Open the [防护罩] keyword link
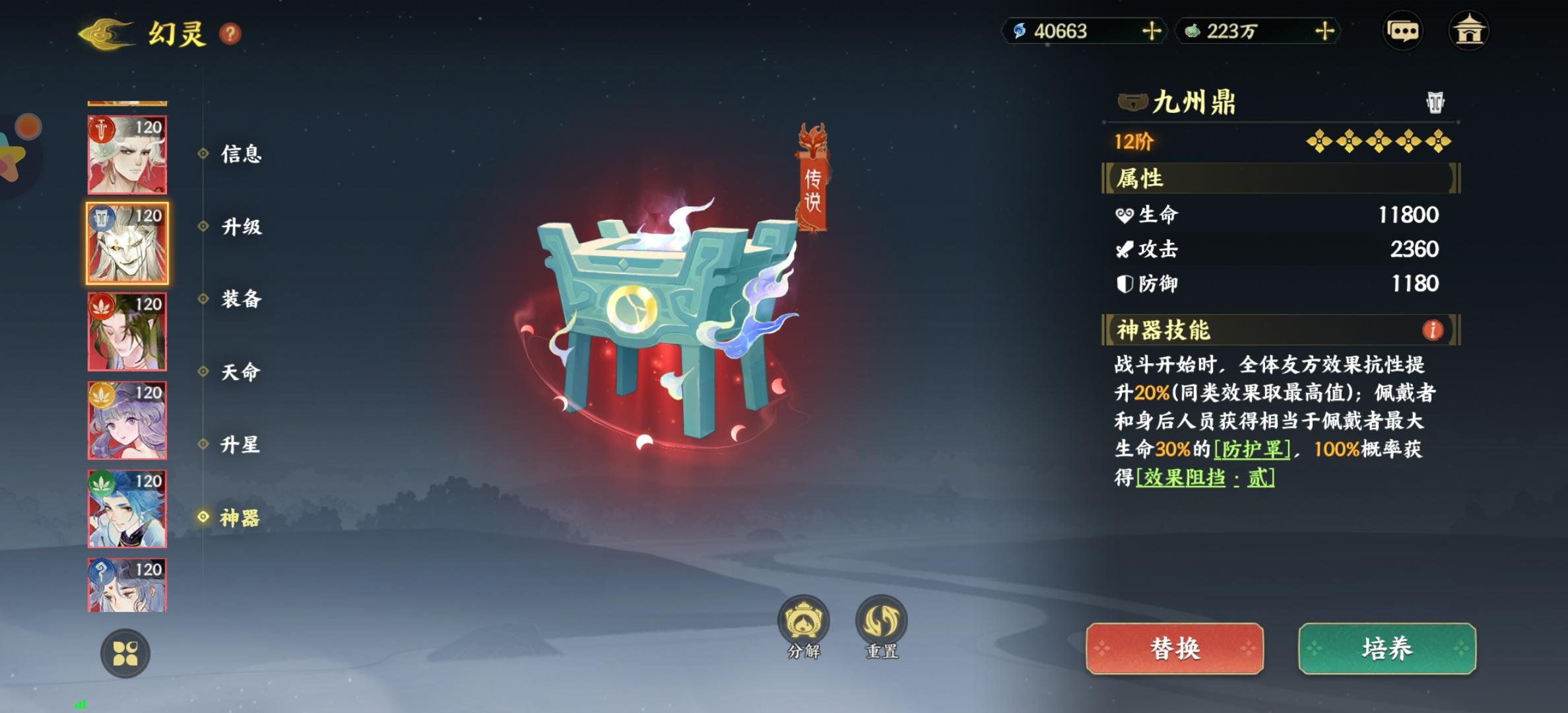The image size is (1568, 713). (x=1252, y=450)
